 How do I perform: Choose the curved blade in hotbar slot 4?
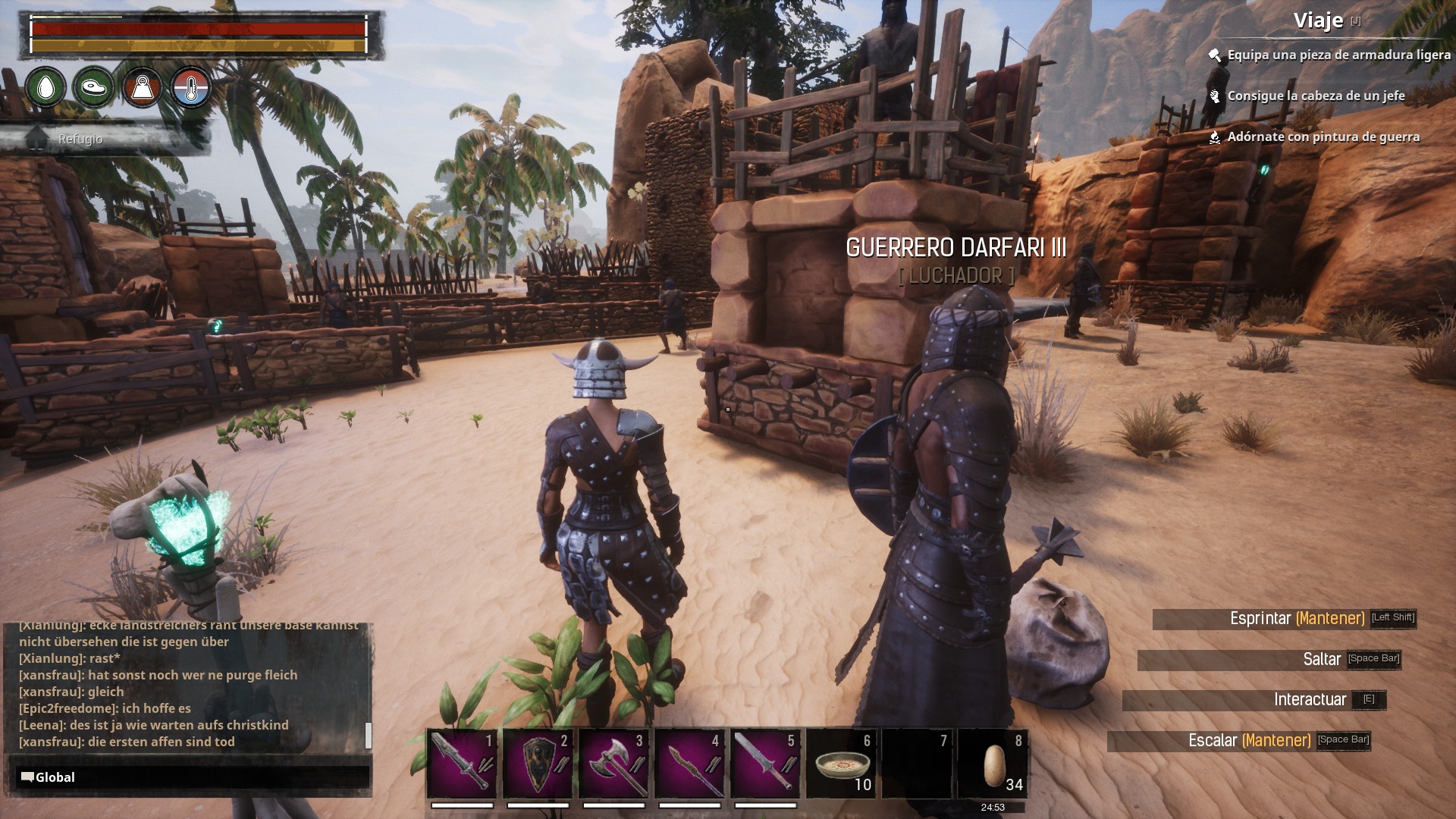pos(689,764)
